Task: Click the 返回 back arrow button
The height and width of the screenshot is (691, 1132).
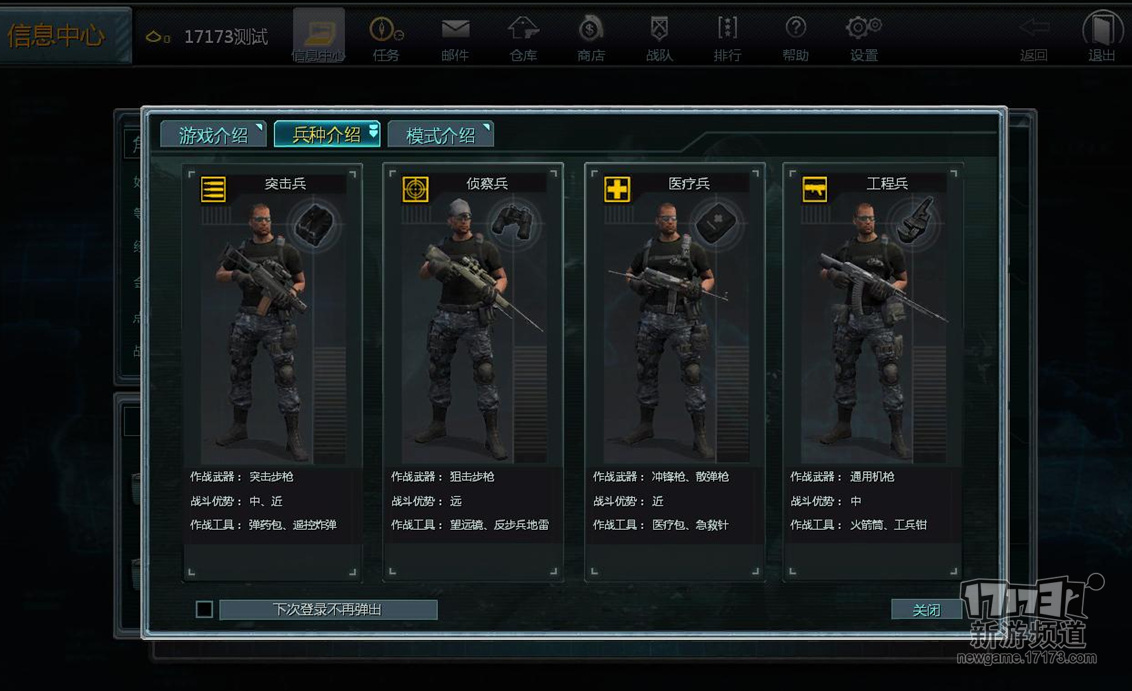Action: (x=1034, y=37)
